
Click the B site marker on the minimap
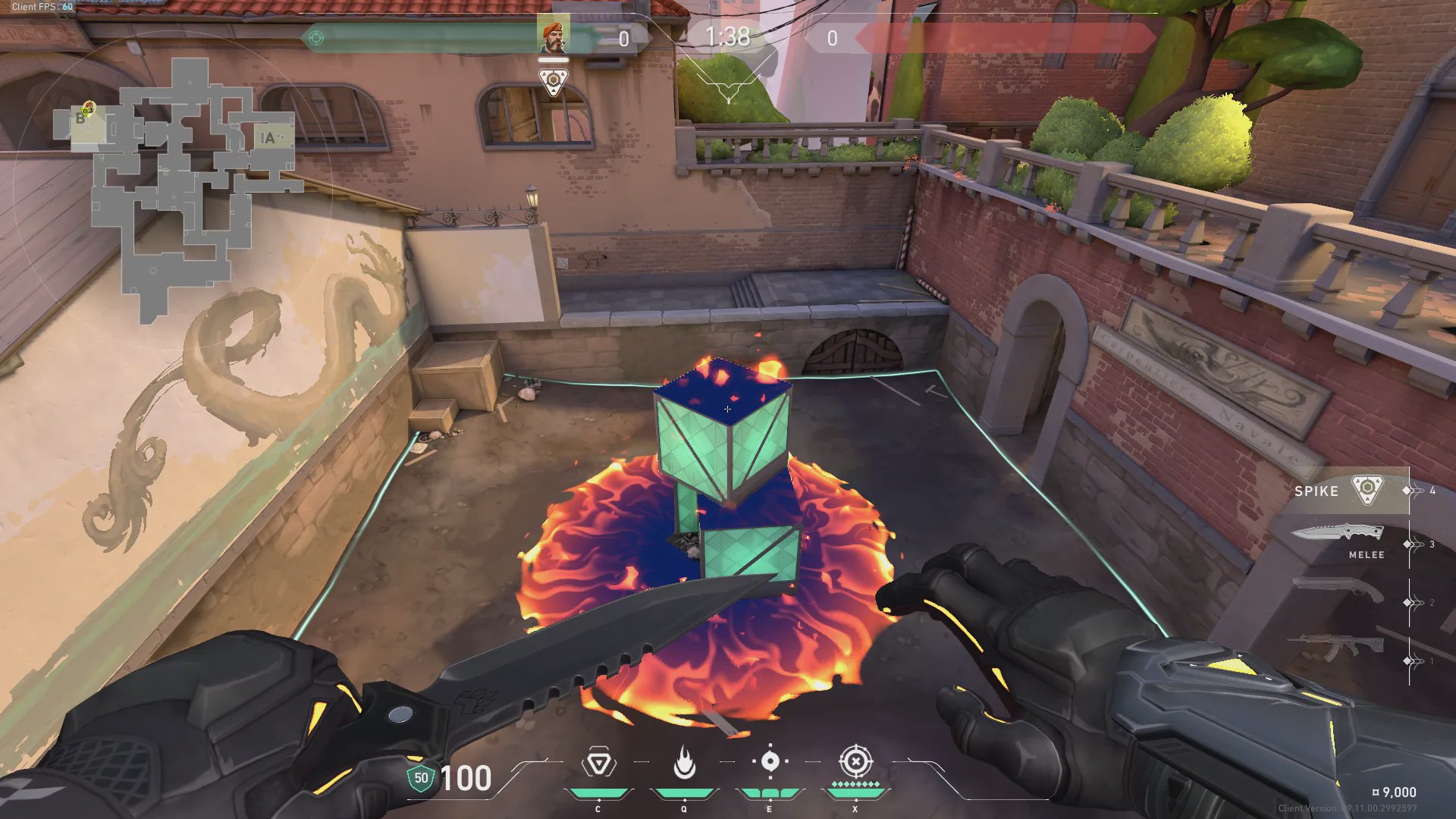[80, 119]
